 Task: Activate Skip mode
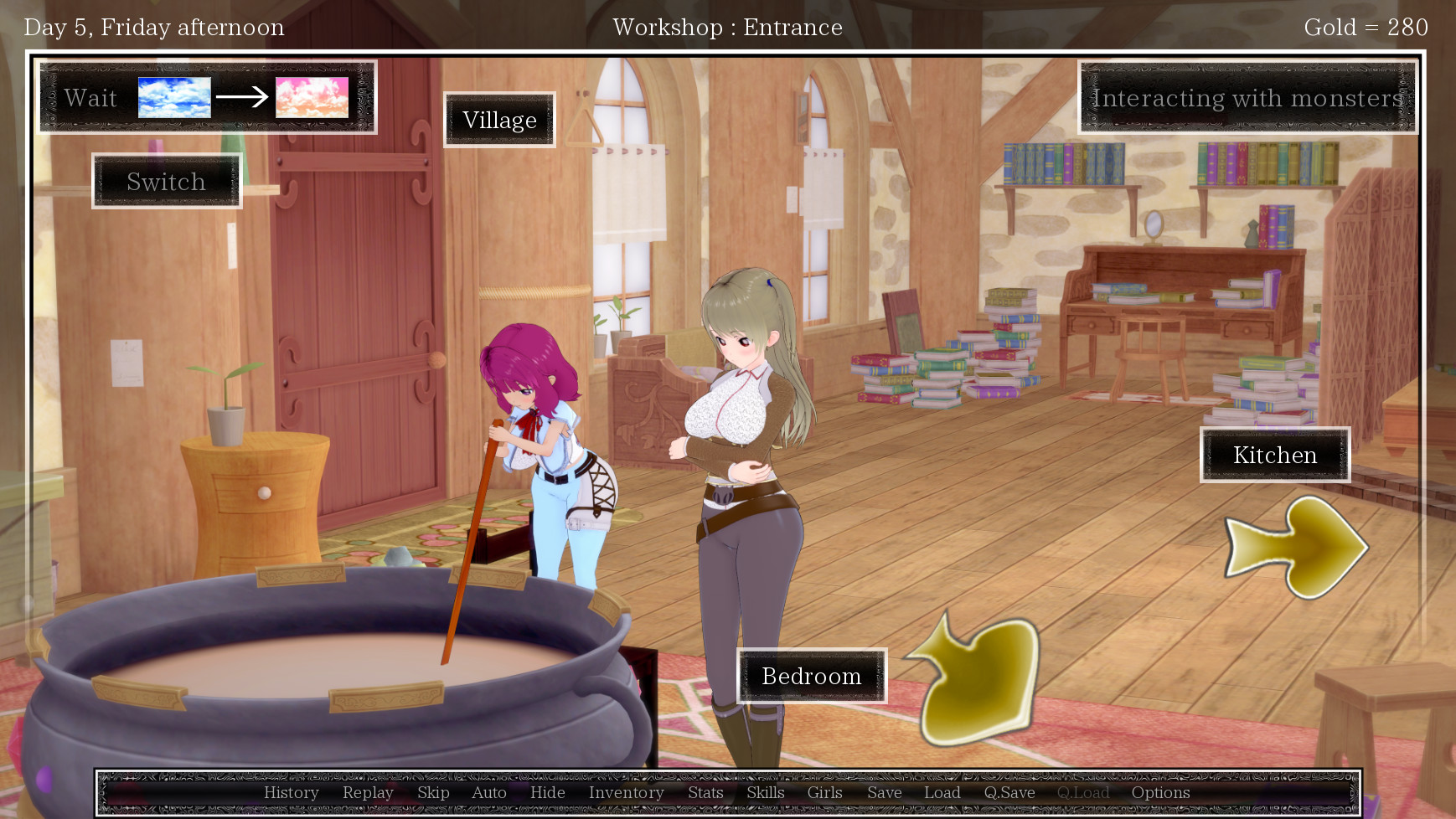[433, 792]
